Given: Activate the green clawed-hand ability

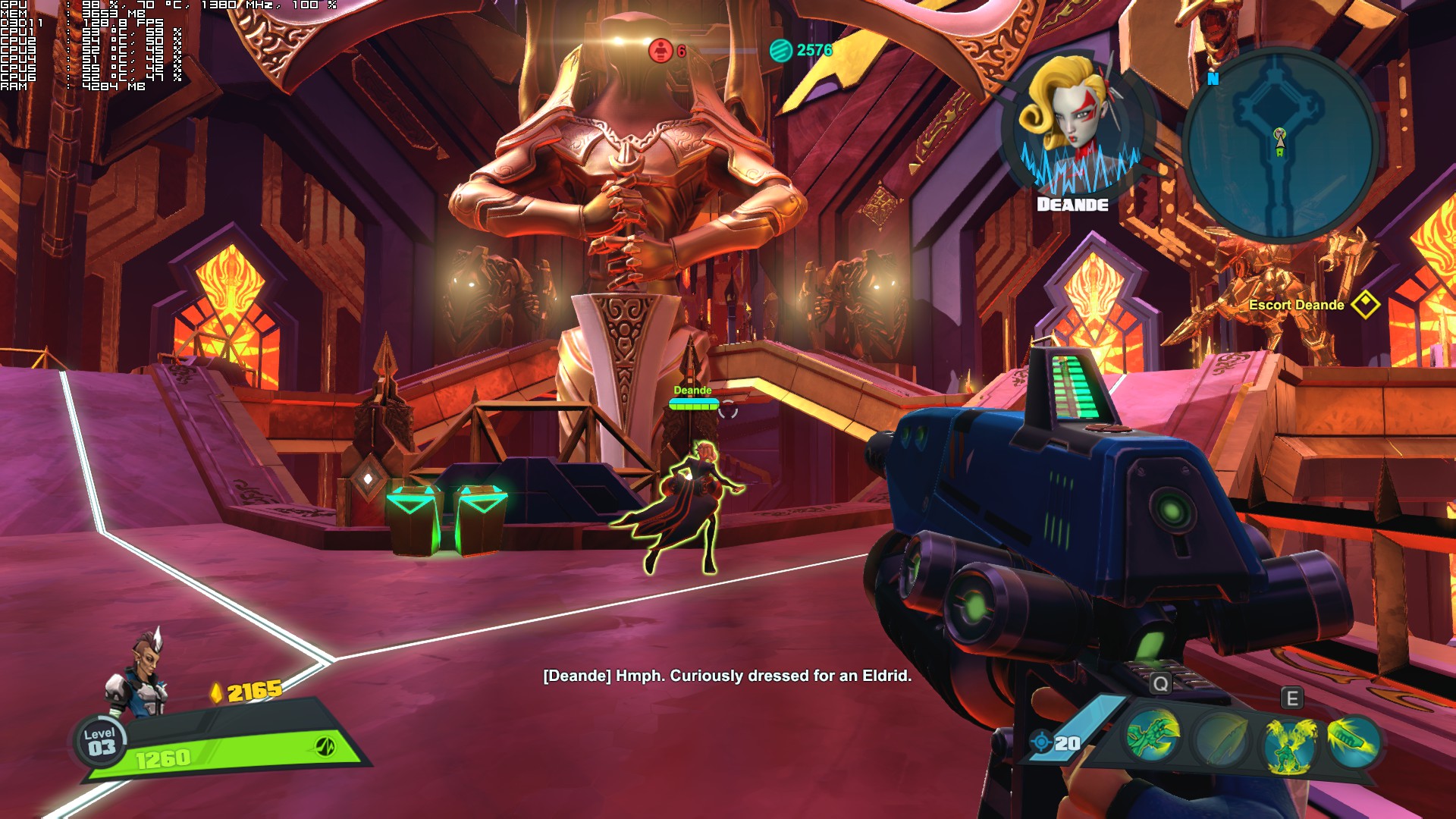Looking at the screenshot, I should tap(1153, 736).
